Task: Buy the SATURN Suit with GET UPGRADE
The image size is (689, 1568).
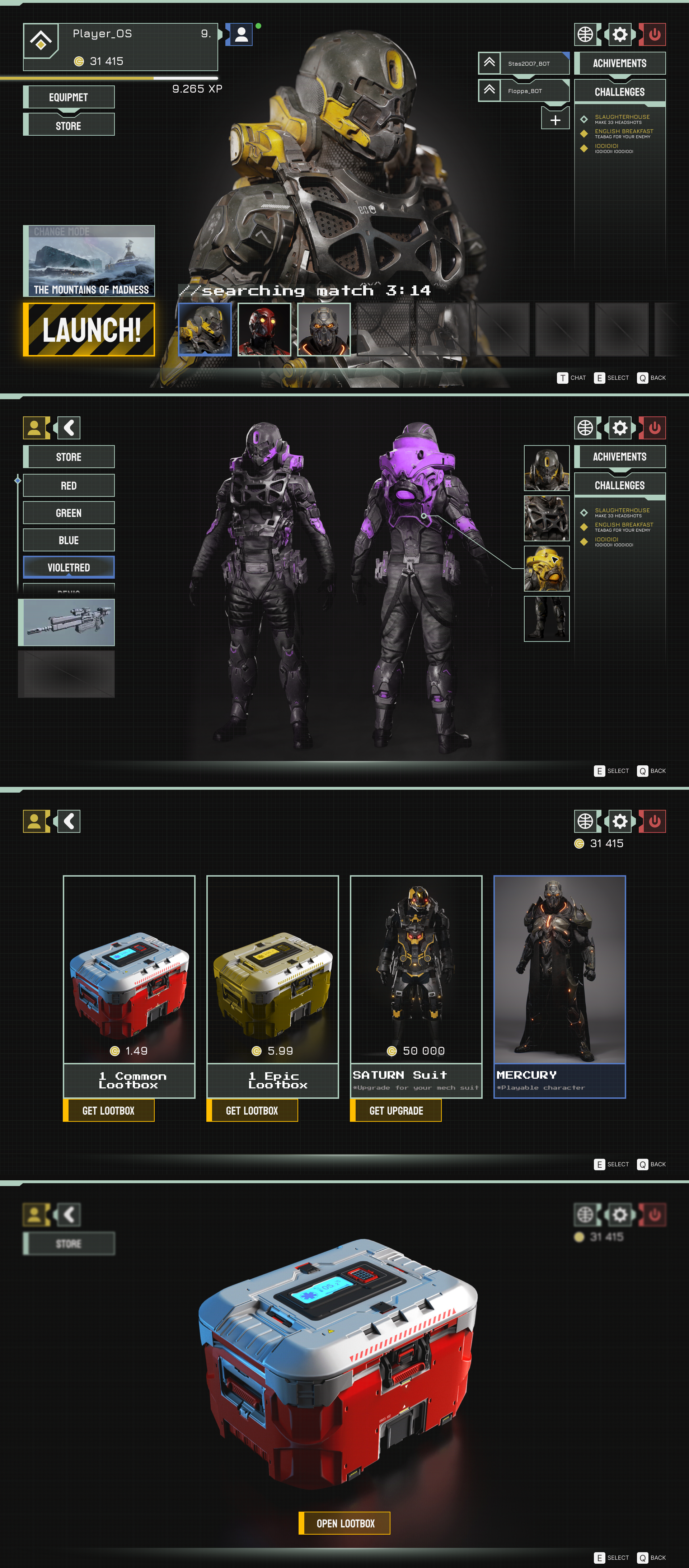Action: pyautogui.click(x=395, y=1110)
